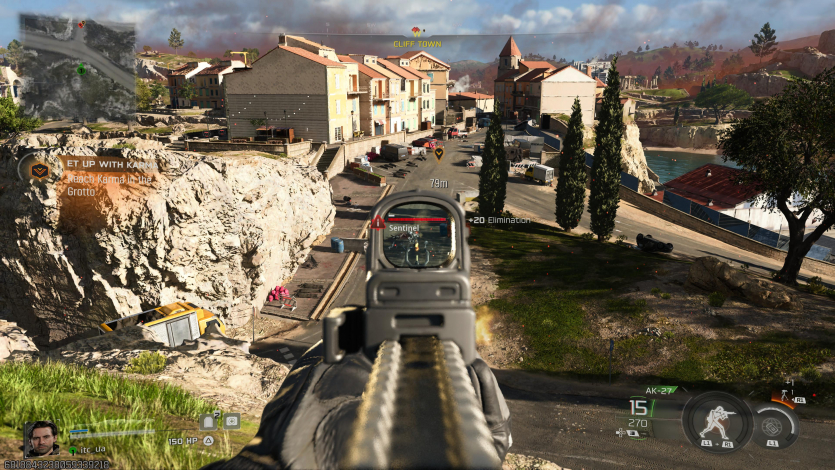
Task: Click the green player marker on minimap
Action: [81, 69]
